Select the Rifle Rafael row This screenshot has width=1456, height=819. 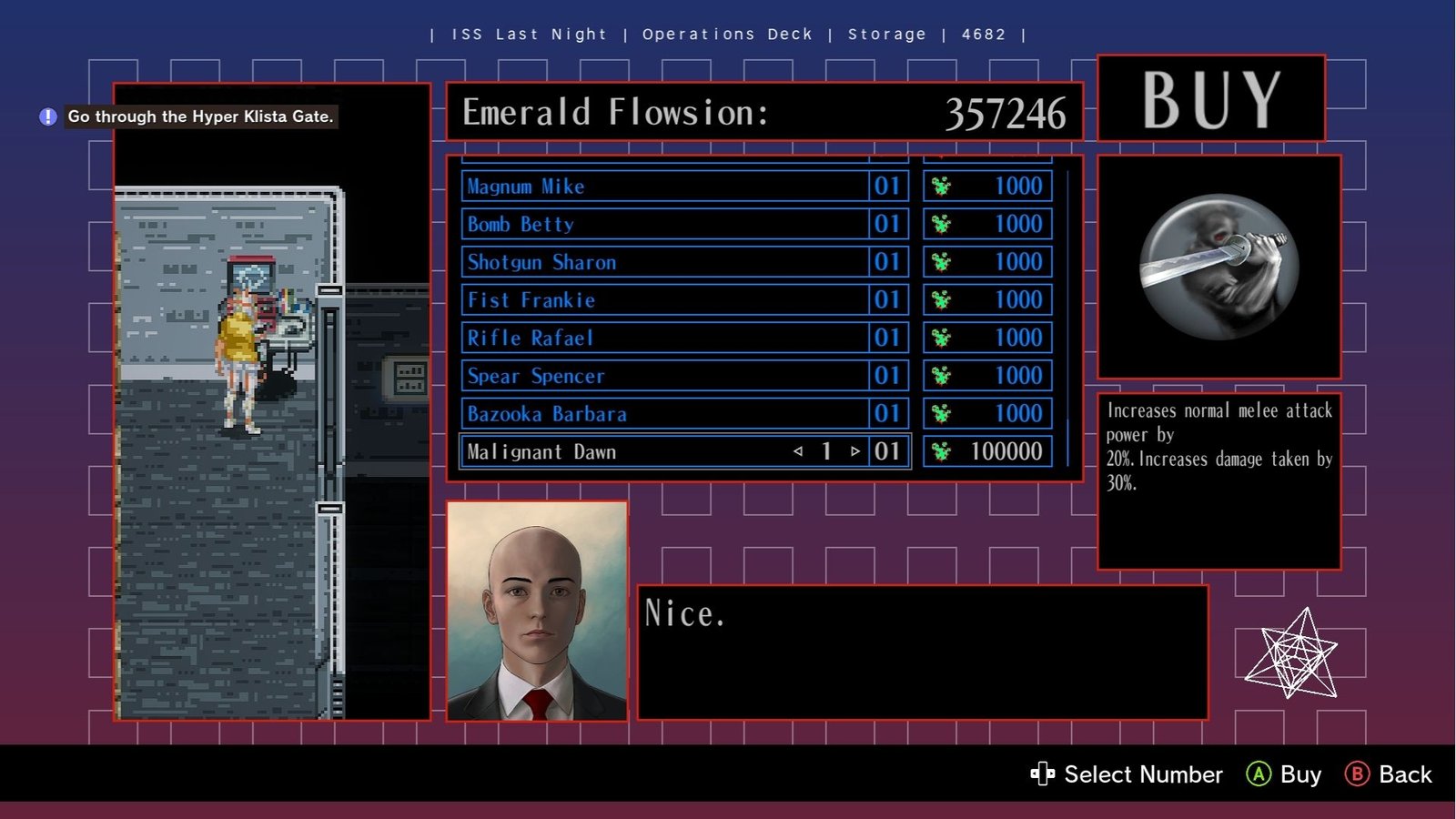[x=664, y=339]
